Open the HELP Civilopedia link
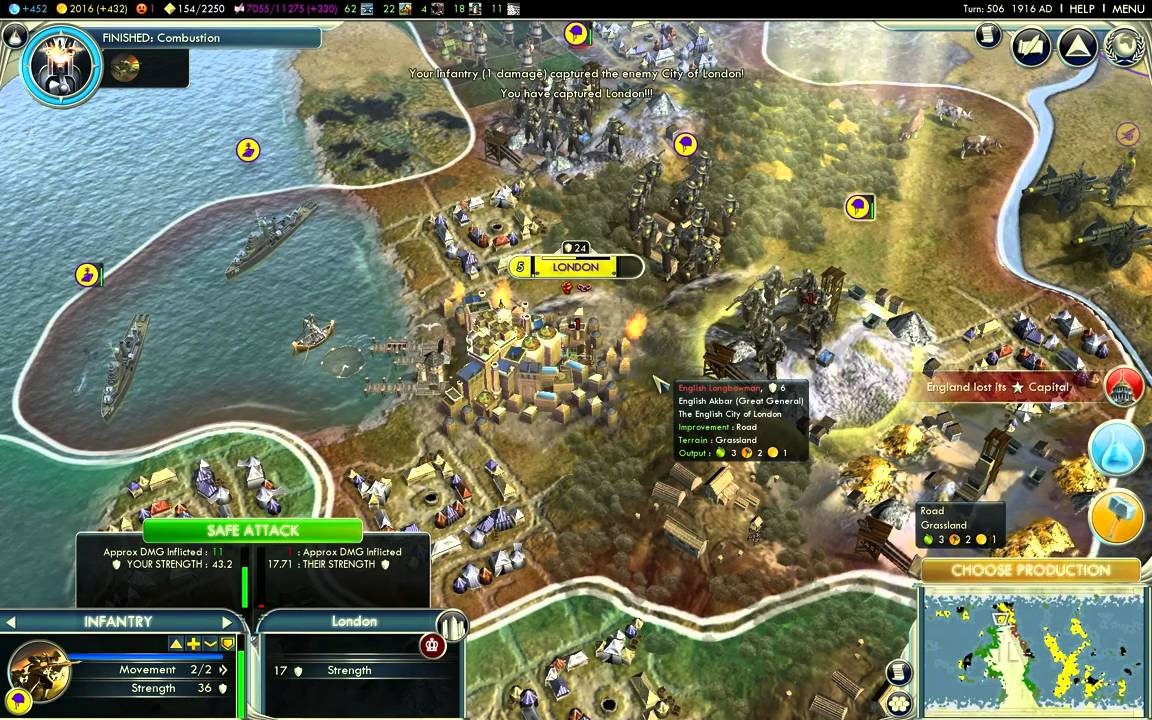 coord(1082,9)
